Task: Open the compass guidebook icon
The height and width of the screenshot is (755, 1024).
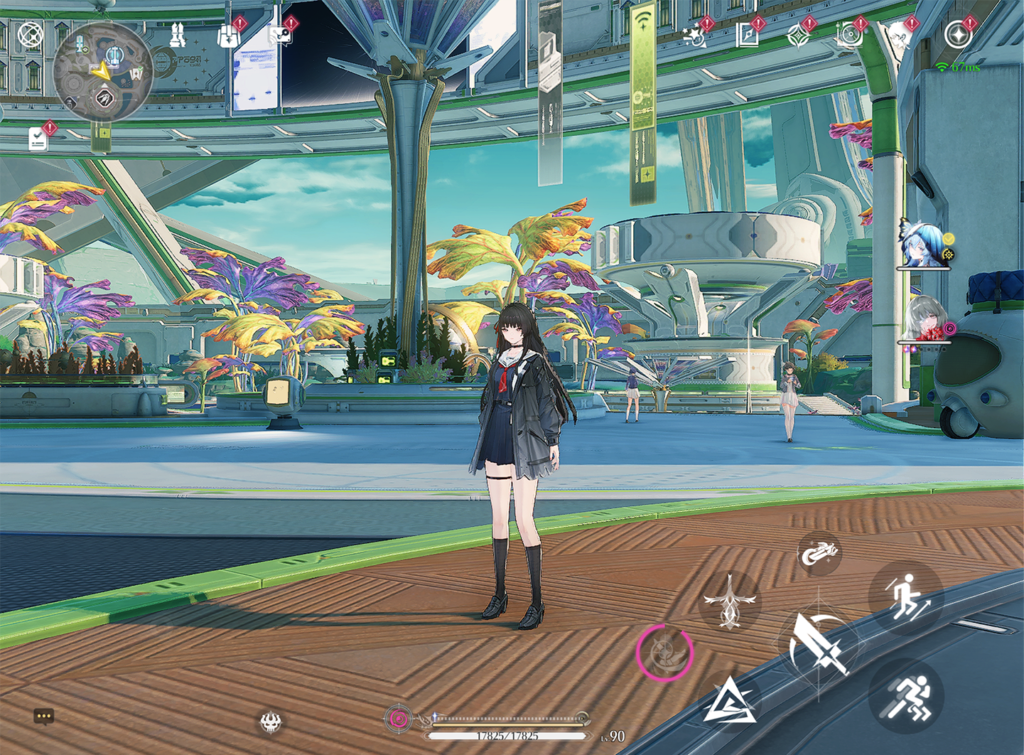Action: coord(746,36)
